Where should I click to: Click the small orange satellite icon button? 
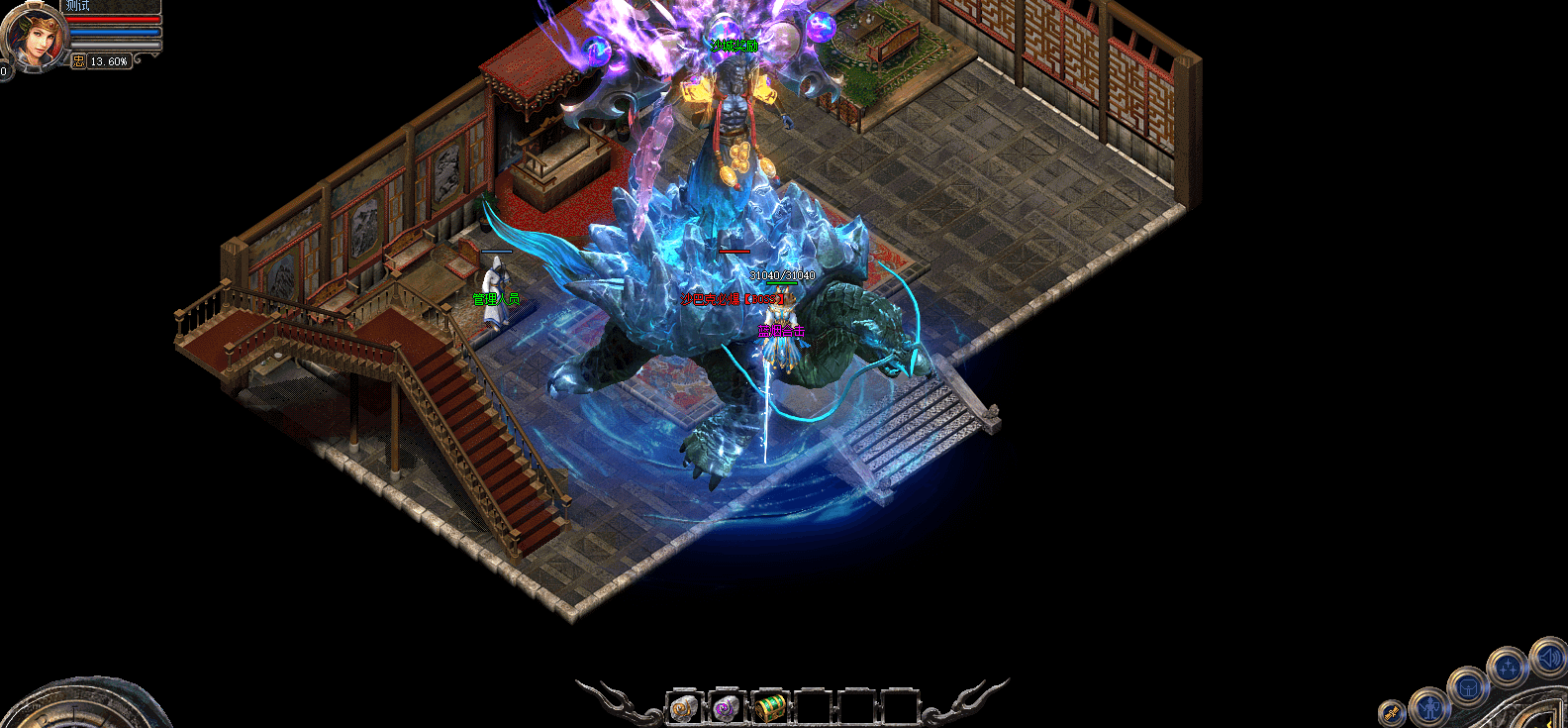tap(1392, 712)
